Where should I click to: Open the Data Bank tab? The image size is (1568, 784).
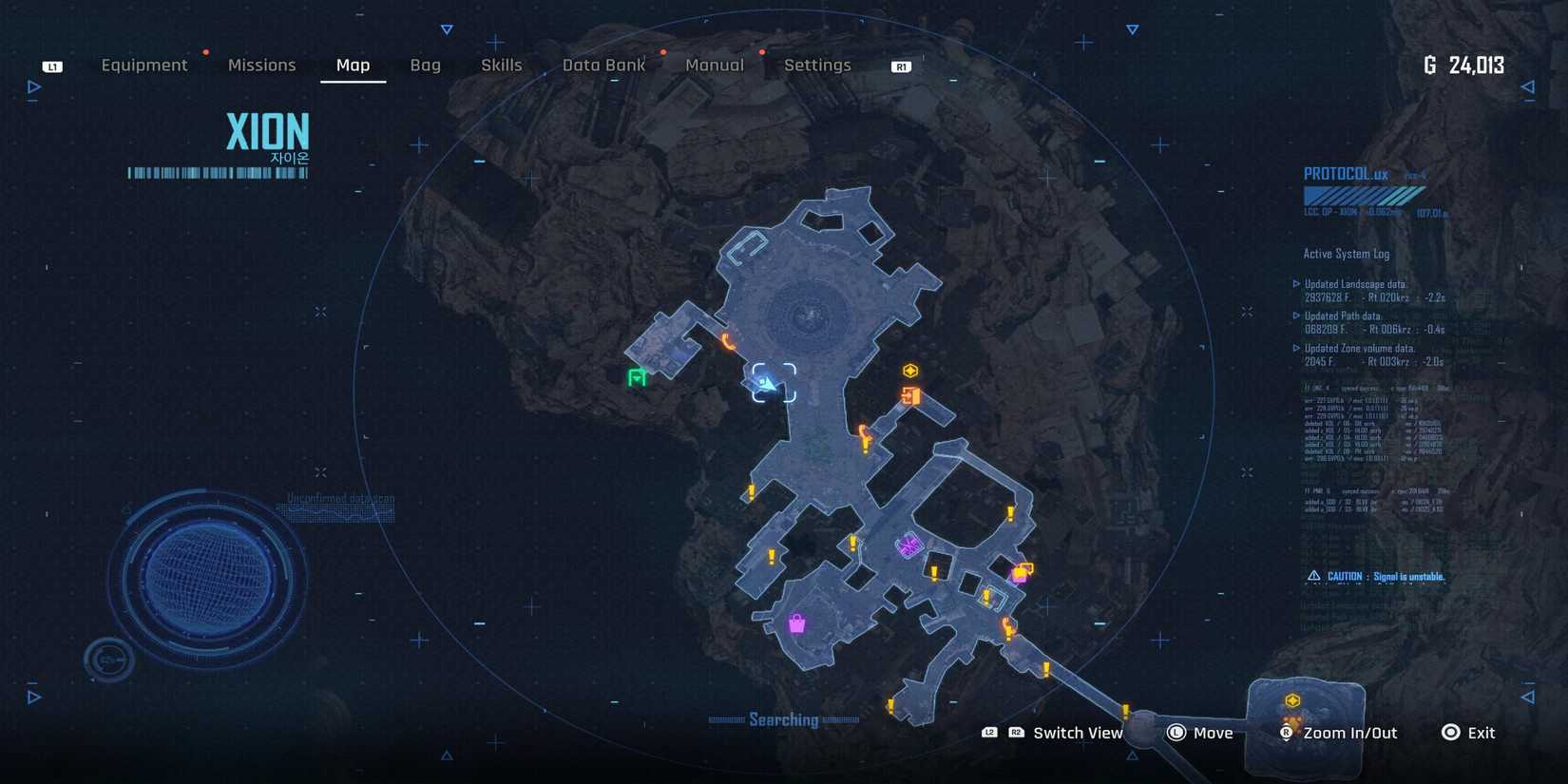point(604,65)
